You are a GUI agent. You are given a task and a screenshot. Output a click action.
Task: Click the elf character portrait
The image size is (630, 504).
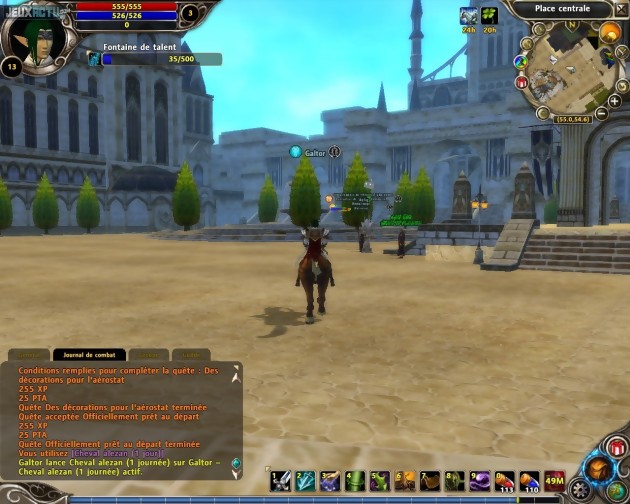coord(38,36)
